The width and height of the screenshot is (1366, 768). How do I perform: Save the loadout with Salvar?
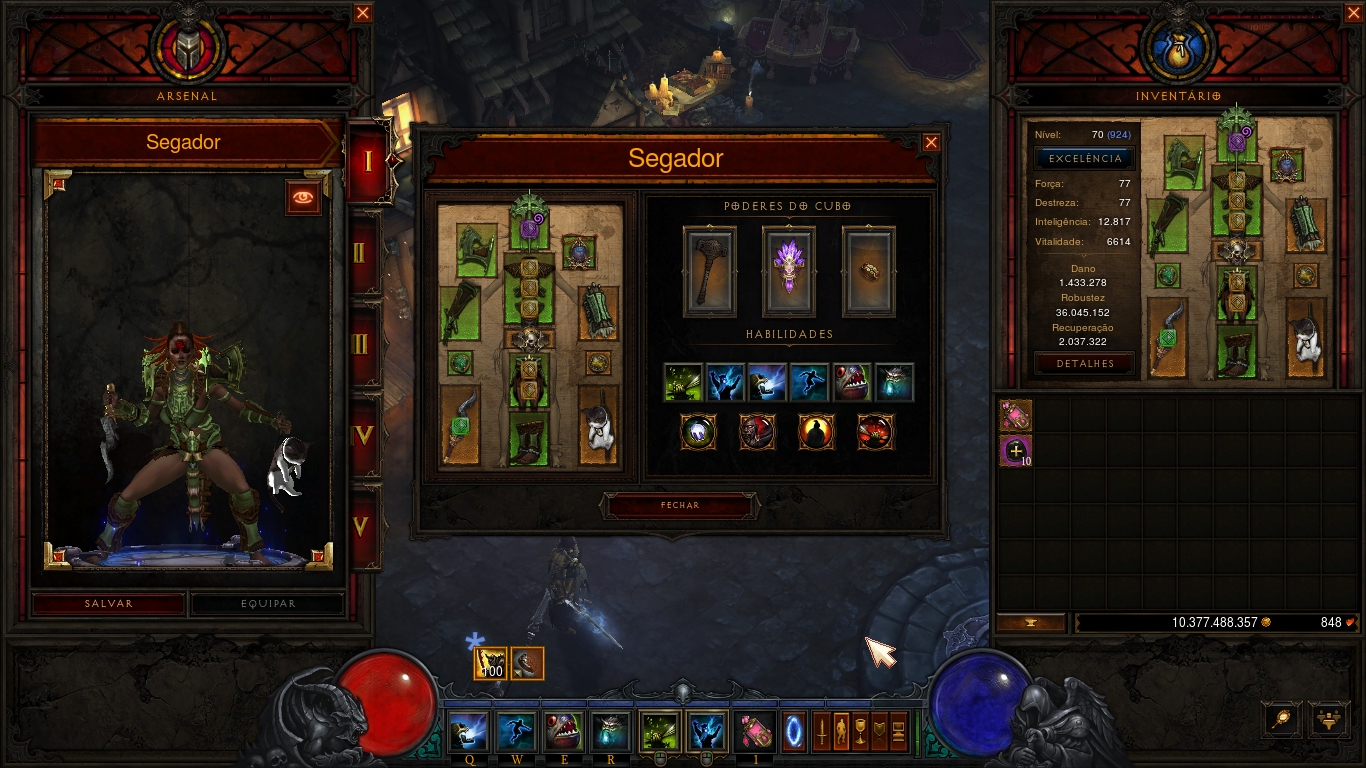click(109, 604)
